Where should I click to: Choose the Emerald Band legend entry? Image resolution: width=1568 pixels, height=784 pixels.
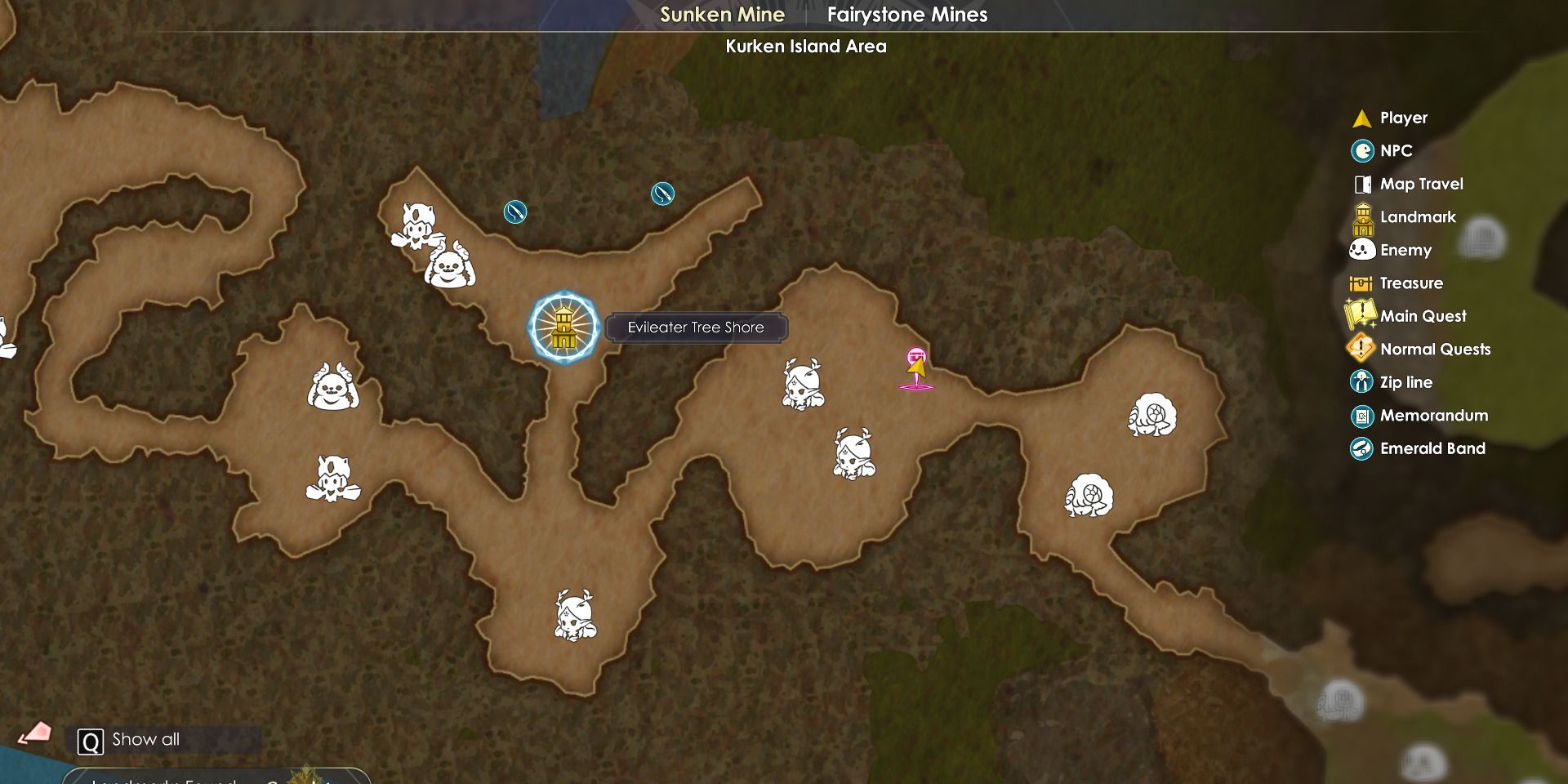point(1432,448)
